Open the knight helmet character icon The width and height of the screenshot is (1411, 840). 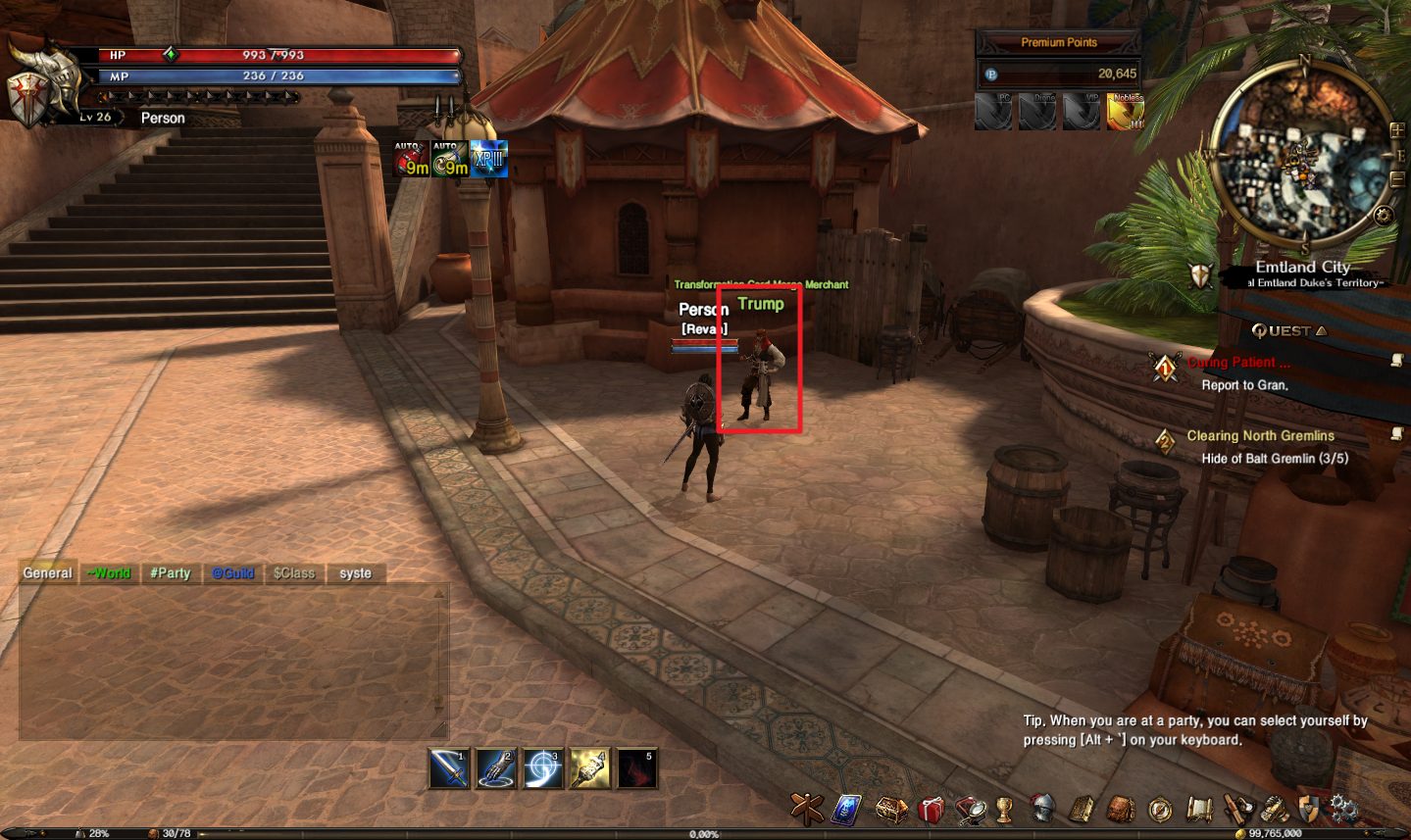1042,810
